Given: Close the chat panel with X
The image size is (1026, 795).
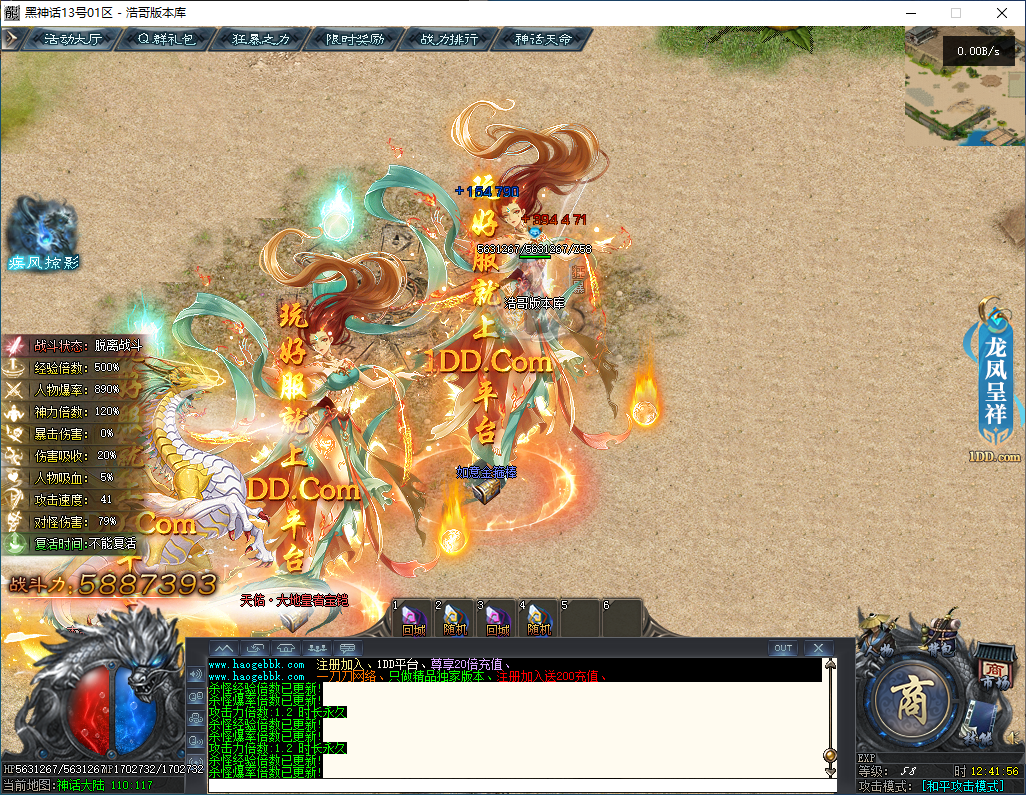Looking at the screenshot, I should pyautogui.click(x=818, y=648).
